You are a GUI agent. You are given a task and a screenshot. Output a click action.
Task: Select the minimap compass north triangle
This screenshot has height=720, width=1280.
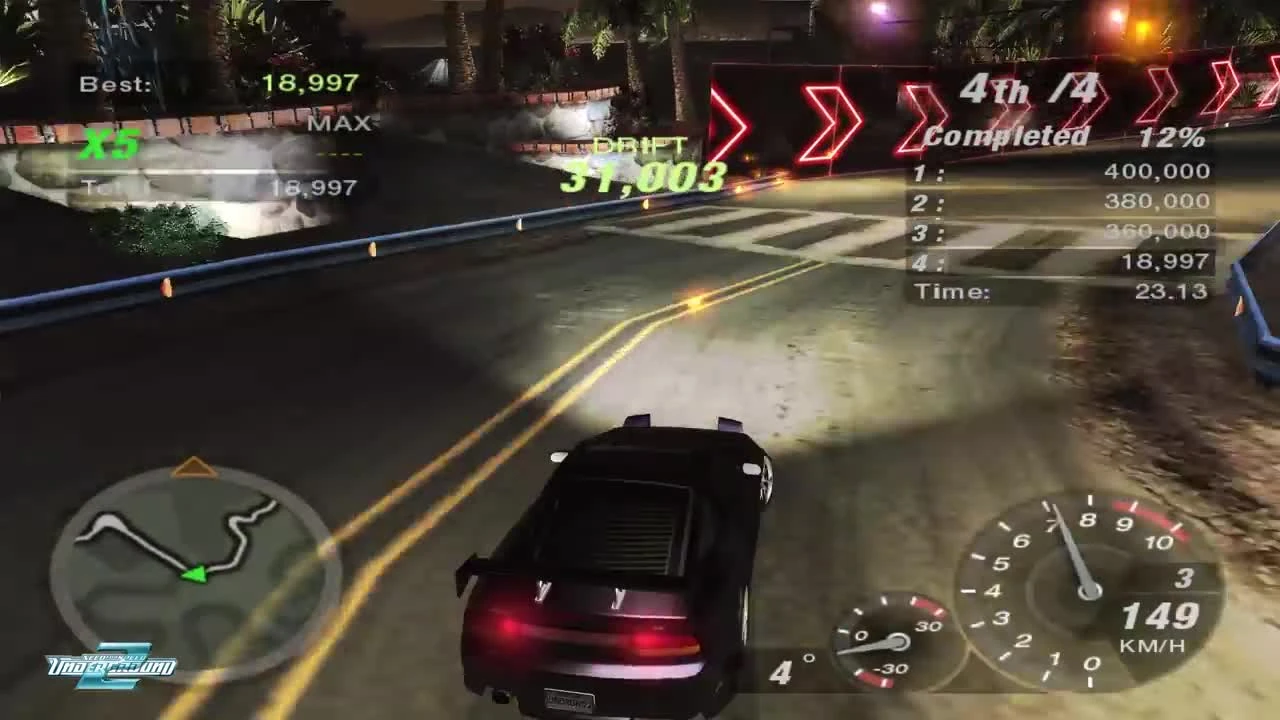[x=194, y=465]
